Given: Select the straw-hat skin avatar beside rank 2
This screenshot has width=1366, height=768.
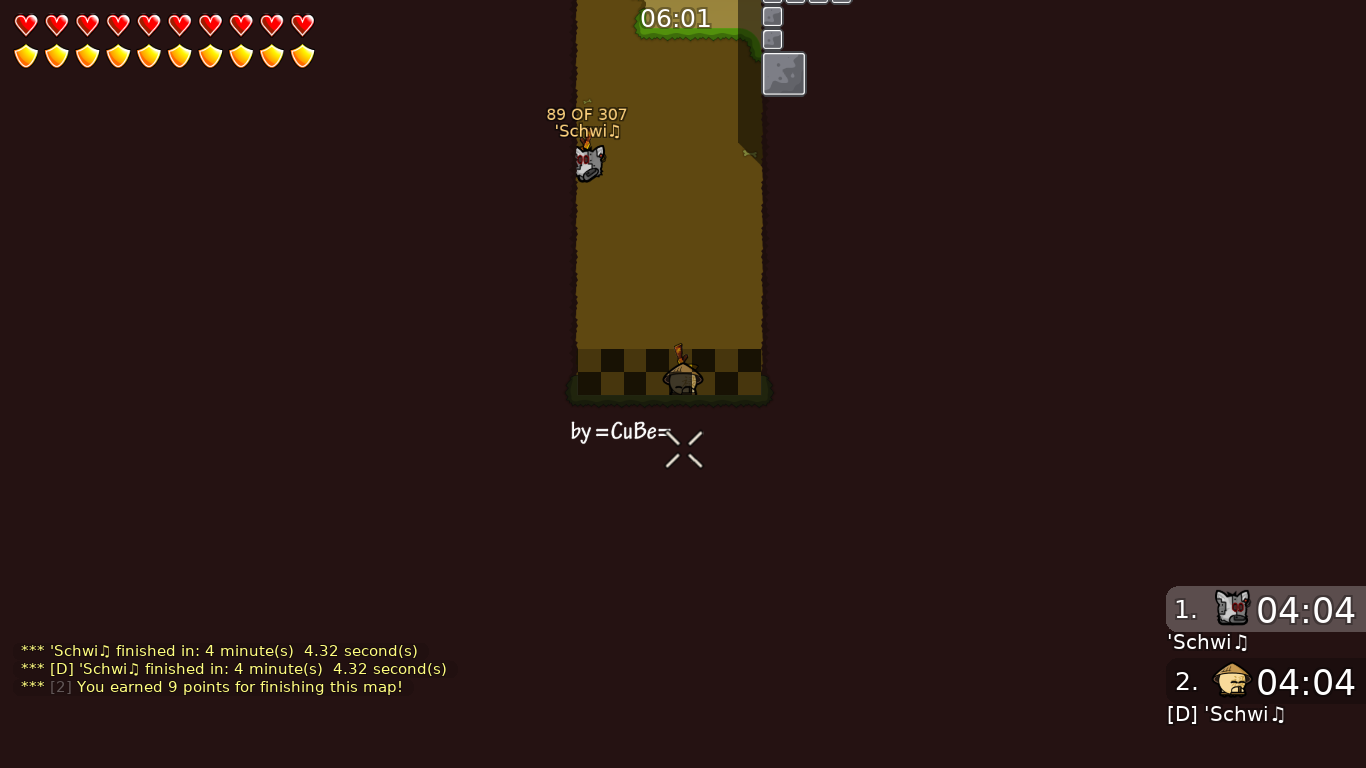Looking at the screenshot, I should point(1232,680).
